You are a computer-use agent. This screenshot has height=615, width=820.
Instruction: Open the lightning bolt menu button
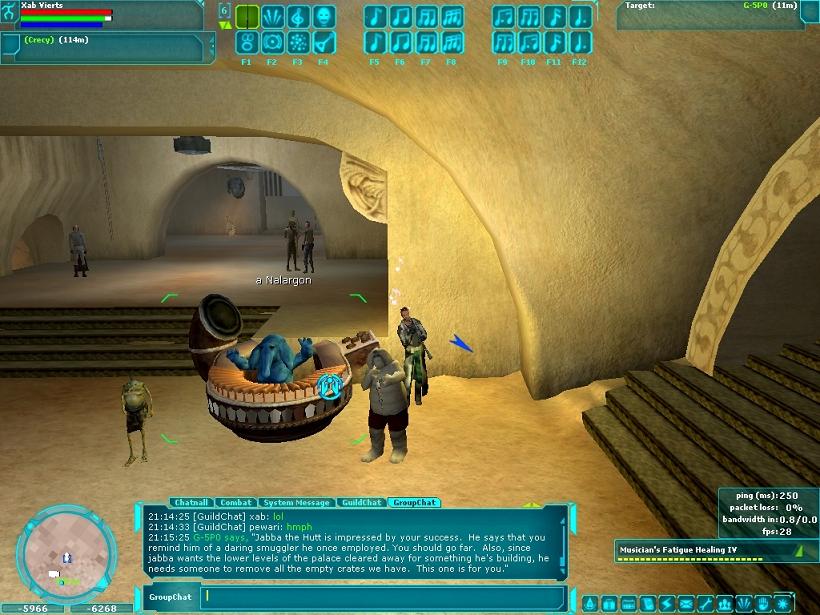tap(667, 604)
